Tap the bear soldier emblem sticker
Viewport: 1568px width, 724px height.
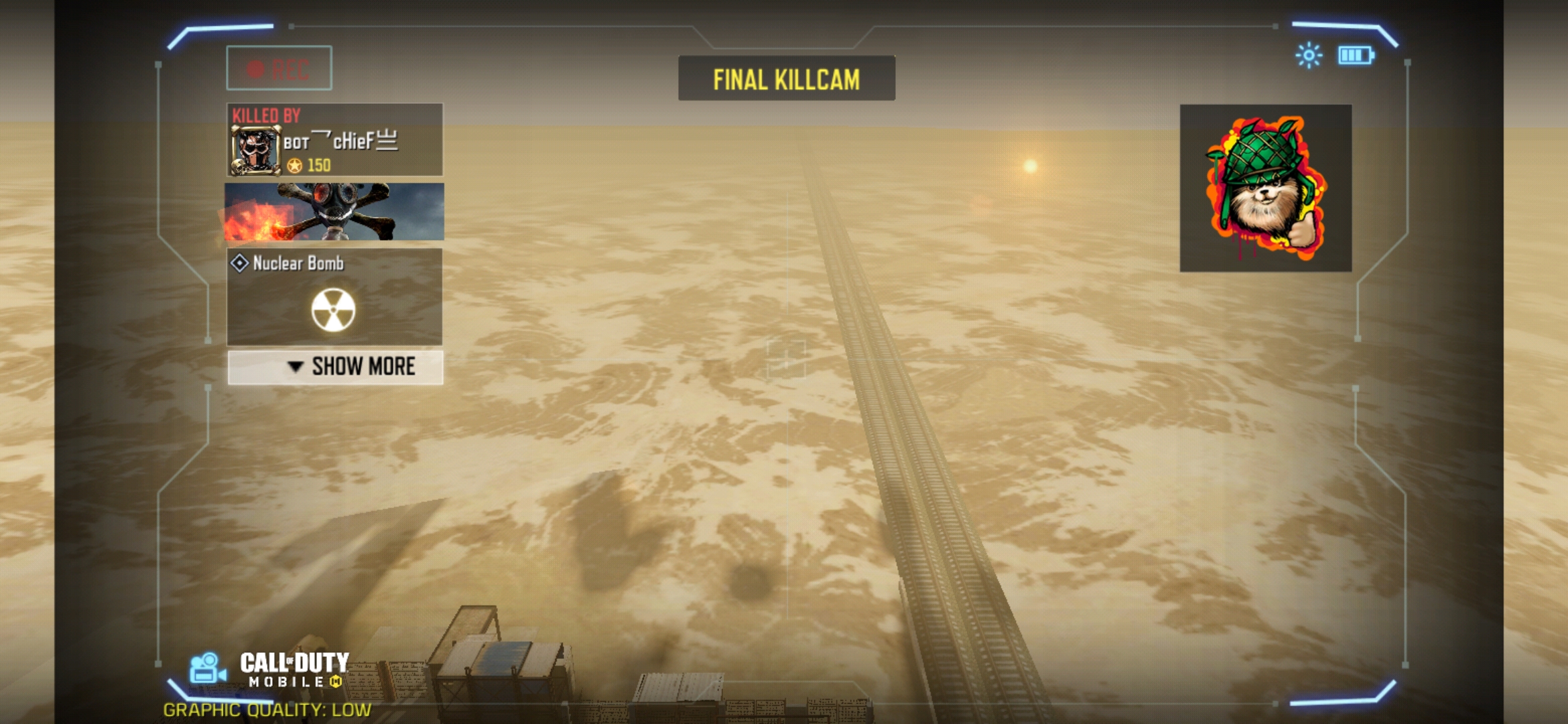[1265, 188]
